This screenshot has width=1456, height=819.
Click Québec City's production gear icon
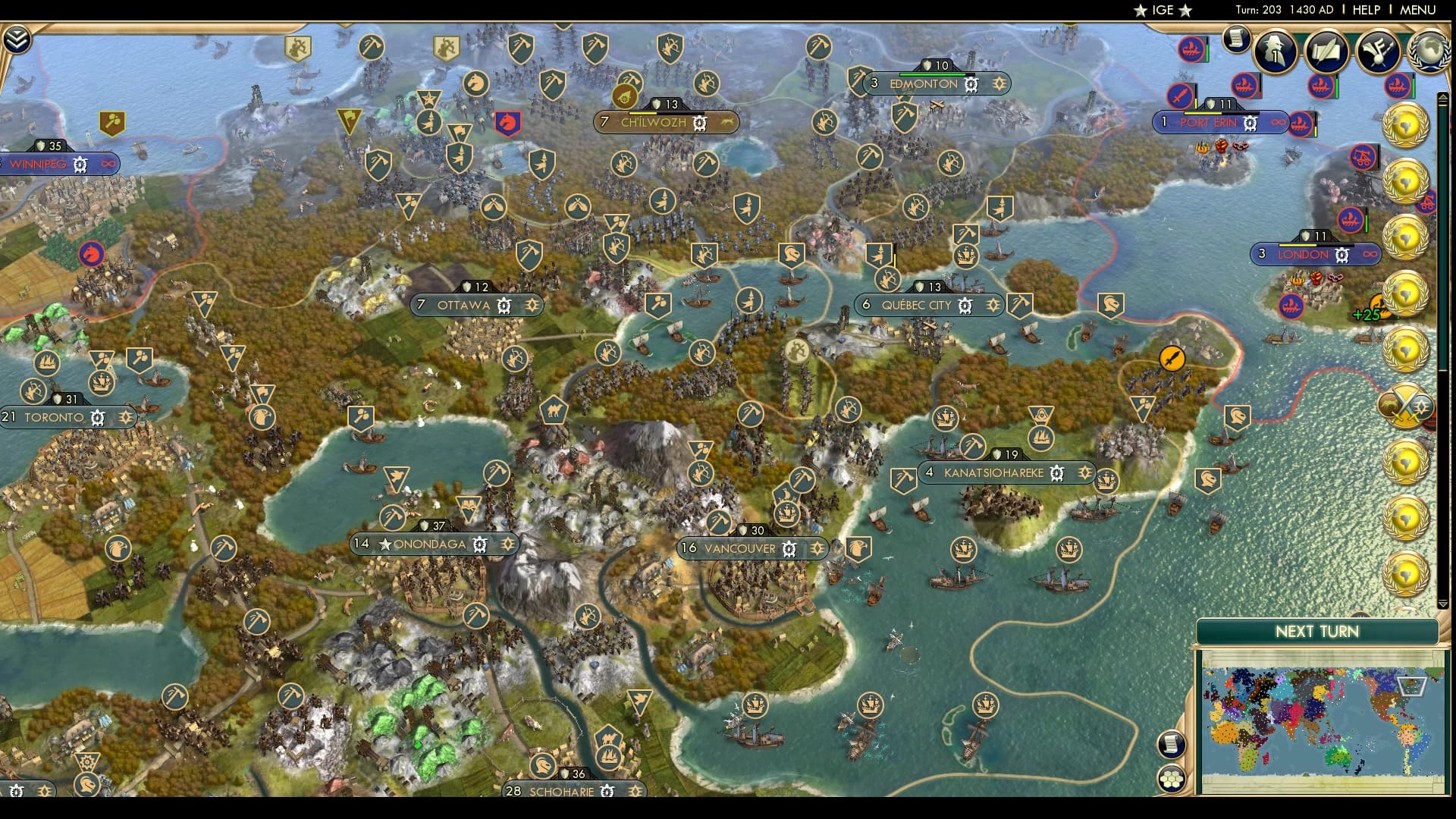pos(964,306)
